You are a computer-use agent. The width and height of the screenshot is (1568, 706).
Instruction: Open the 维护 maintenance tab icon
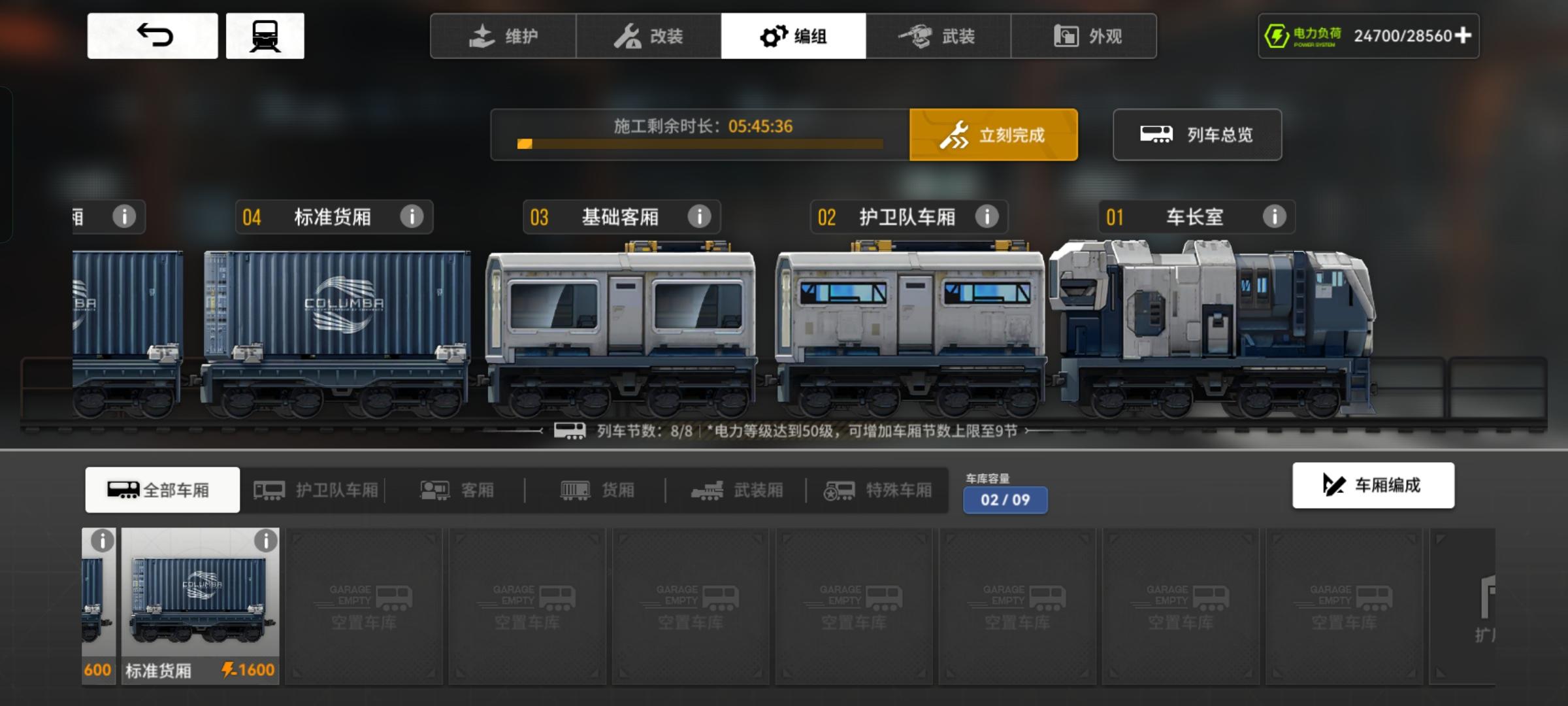point(480,37)
